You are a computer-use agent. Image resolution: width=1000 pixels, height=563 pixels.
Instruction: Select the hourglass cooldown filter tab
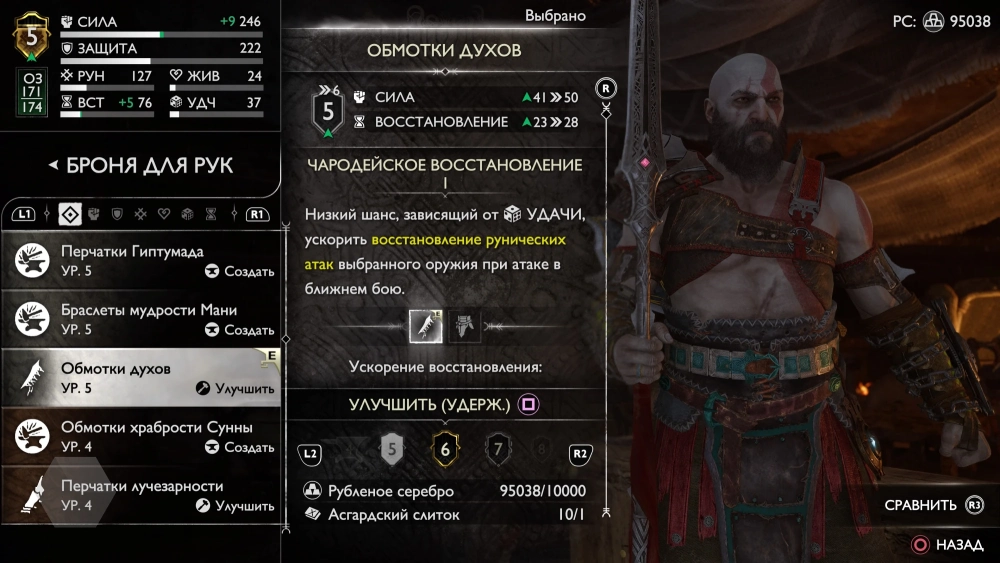(210, 214)
